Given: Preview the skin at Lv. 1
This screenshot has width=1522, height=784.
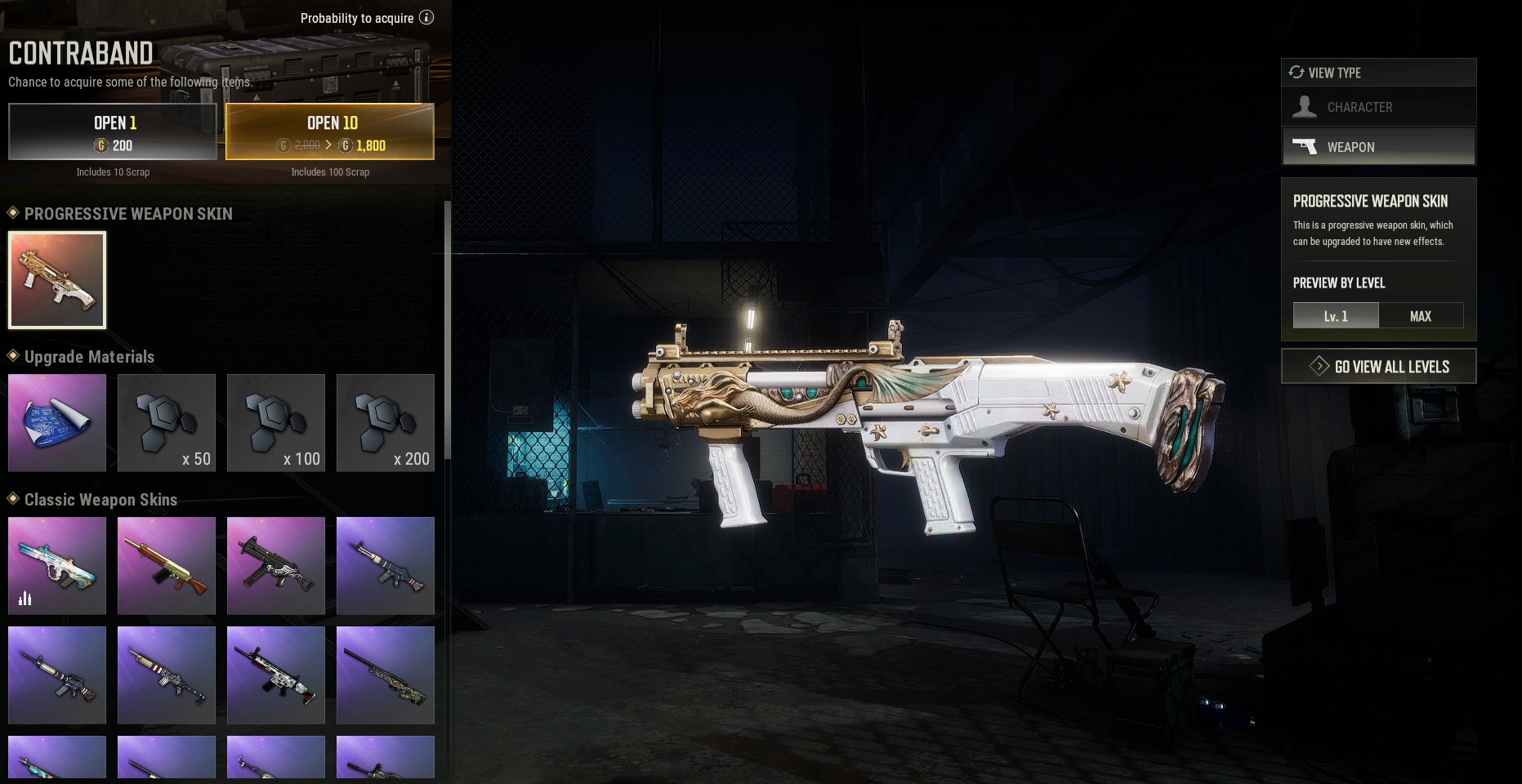Looking at the screenshot, I should [x=1336, y=316].
